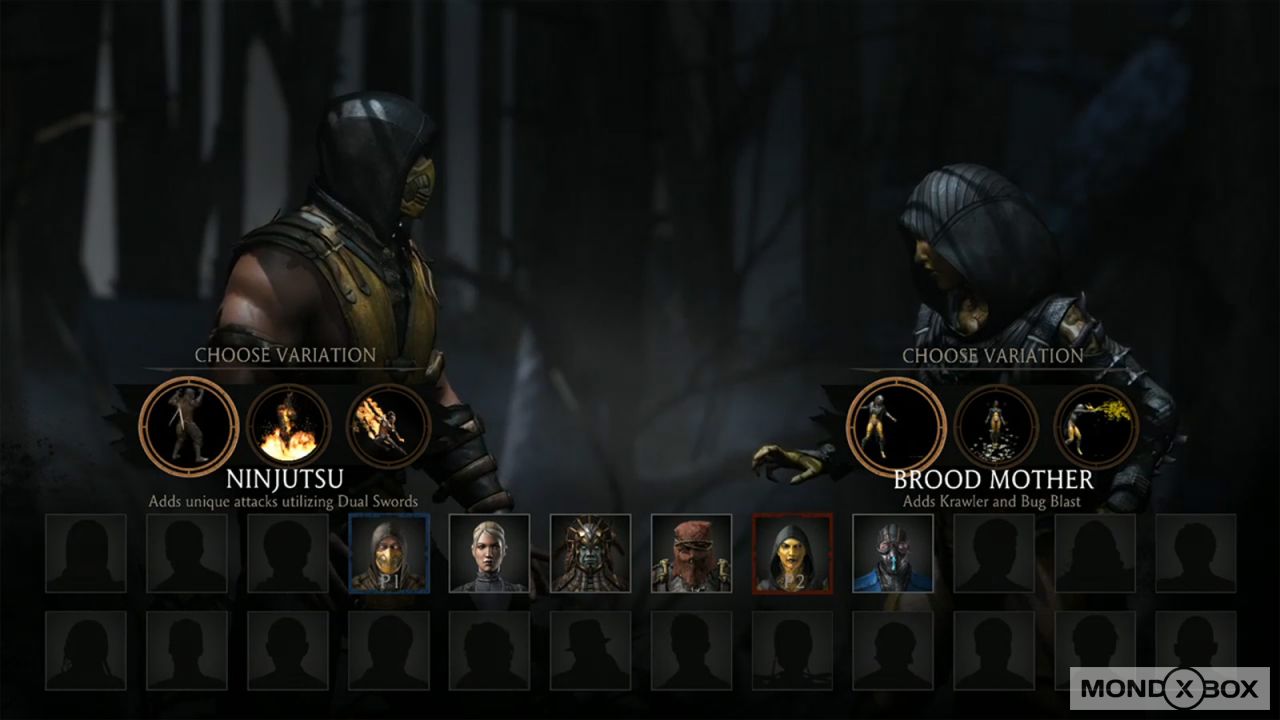Select Cassie Cage's character portrait

(490, 552)
